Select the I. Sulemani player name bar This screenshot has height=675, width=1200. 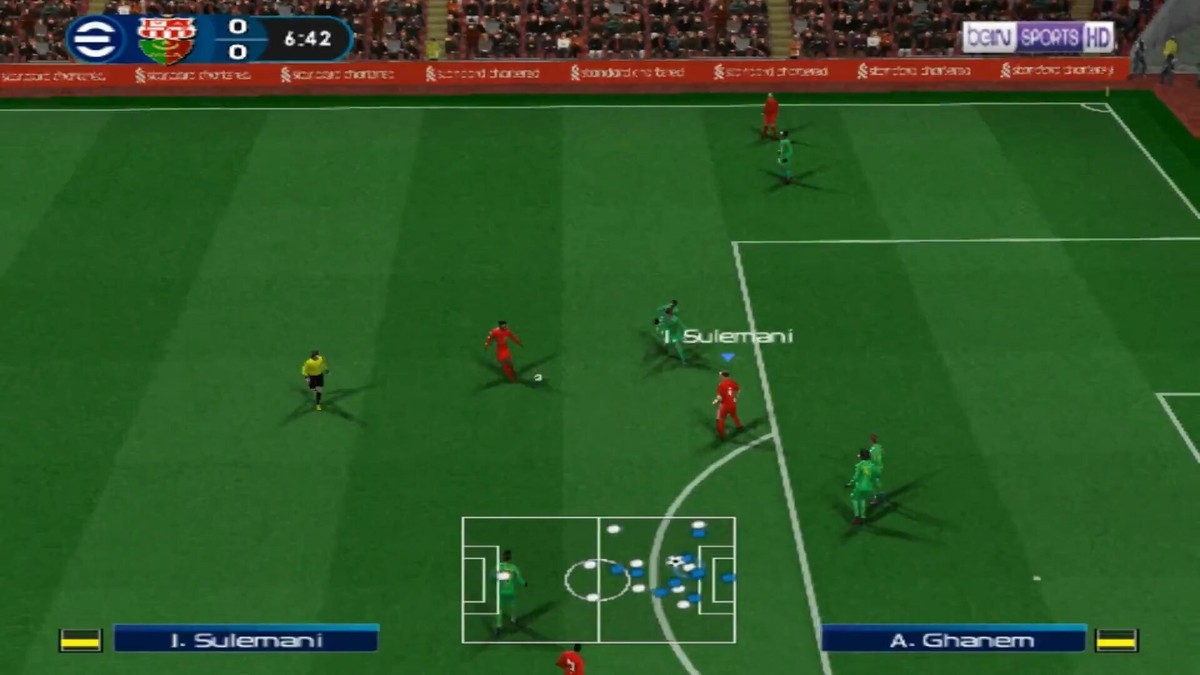pos(246,639)
